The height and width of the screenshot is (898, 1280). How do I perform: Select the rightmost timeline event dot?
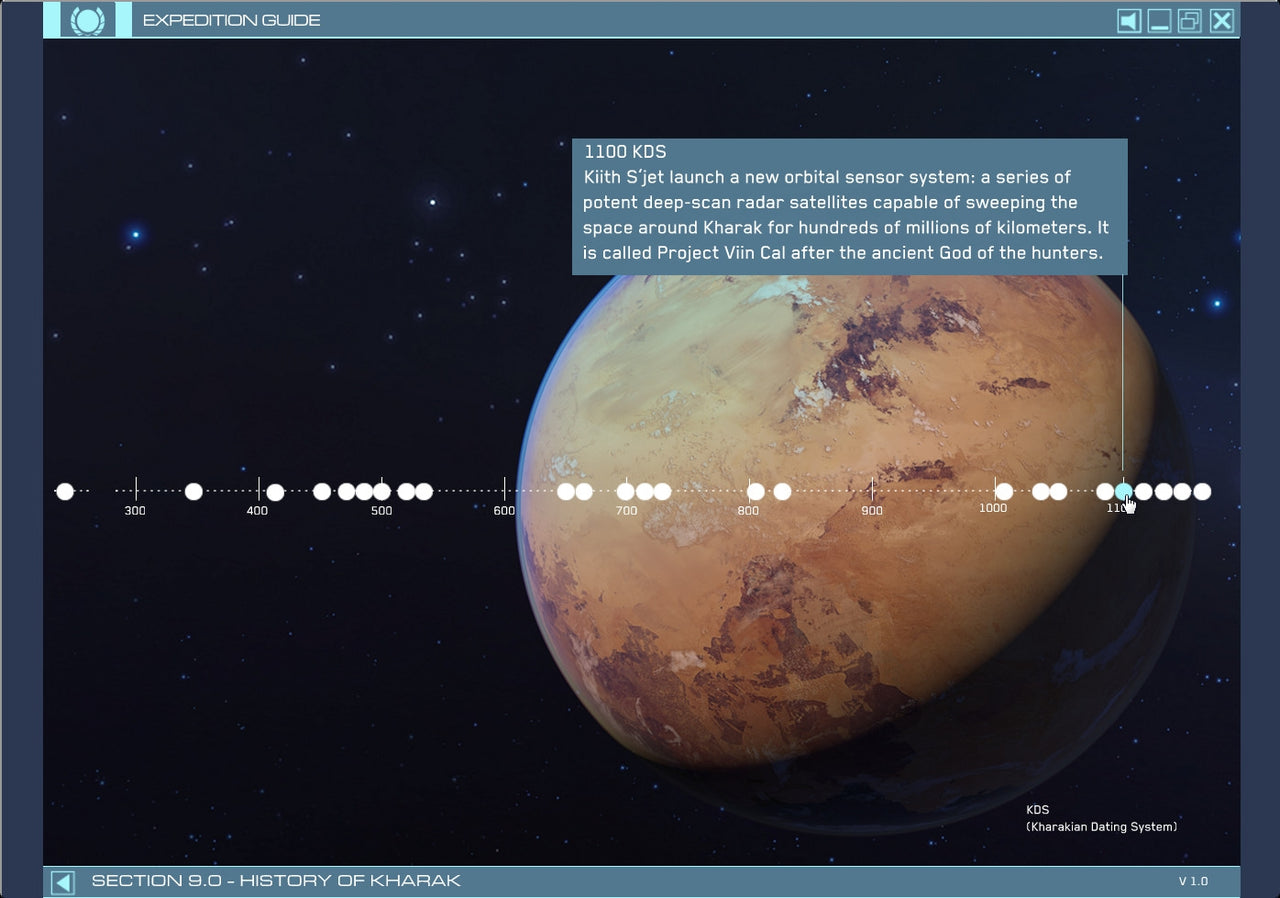tap(1203, 491)
